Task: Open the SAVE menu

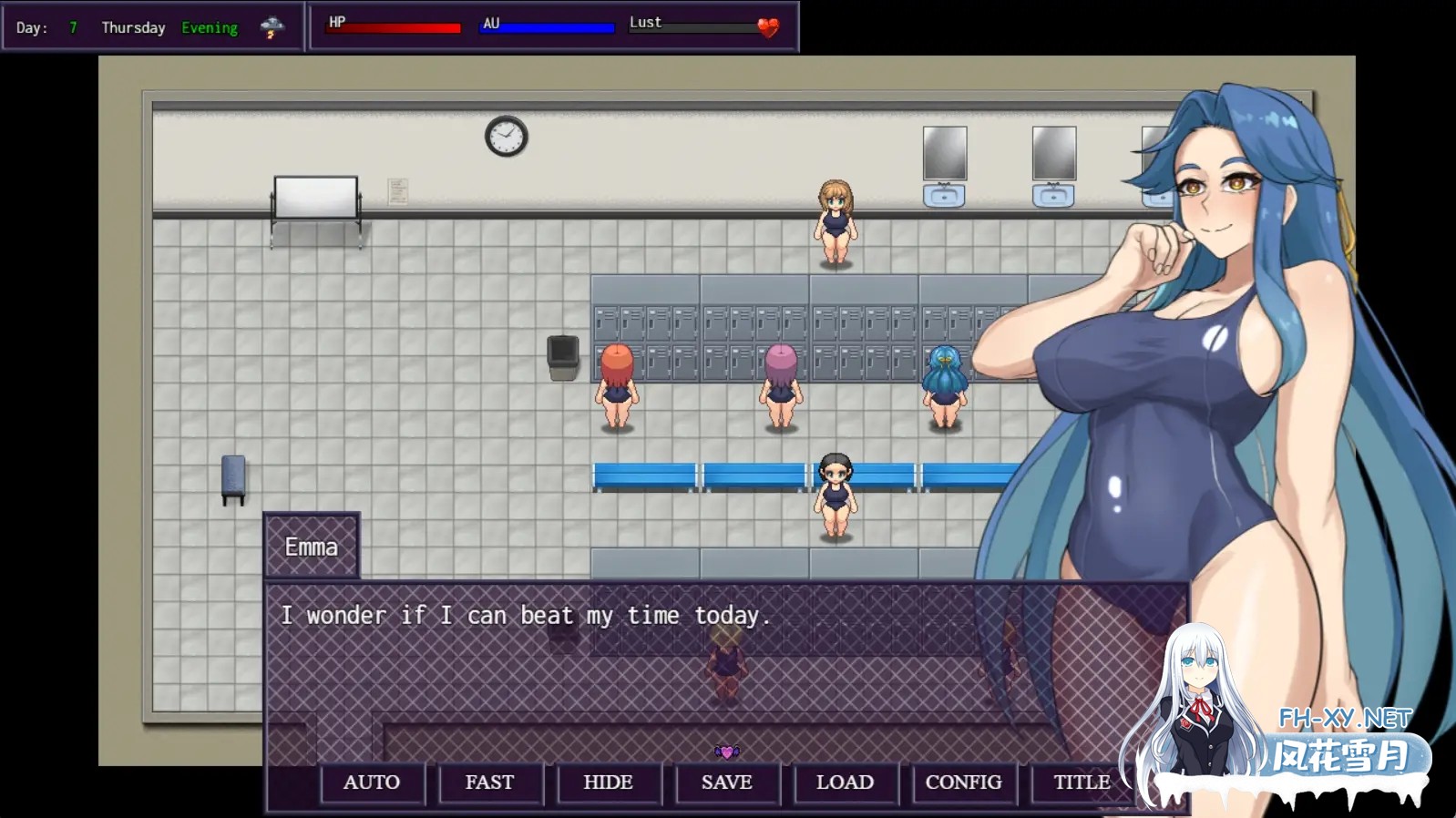Action: point(727,782)
